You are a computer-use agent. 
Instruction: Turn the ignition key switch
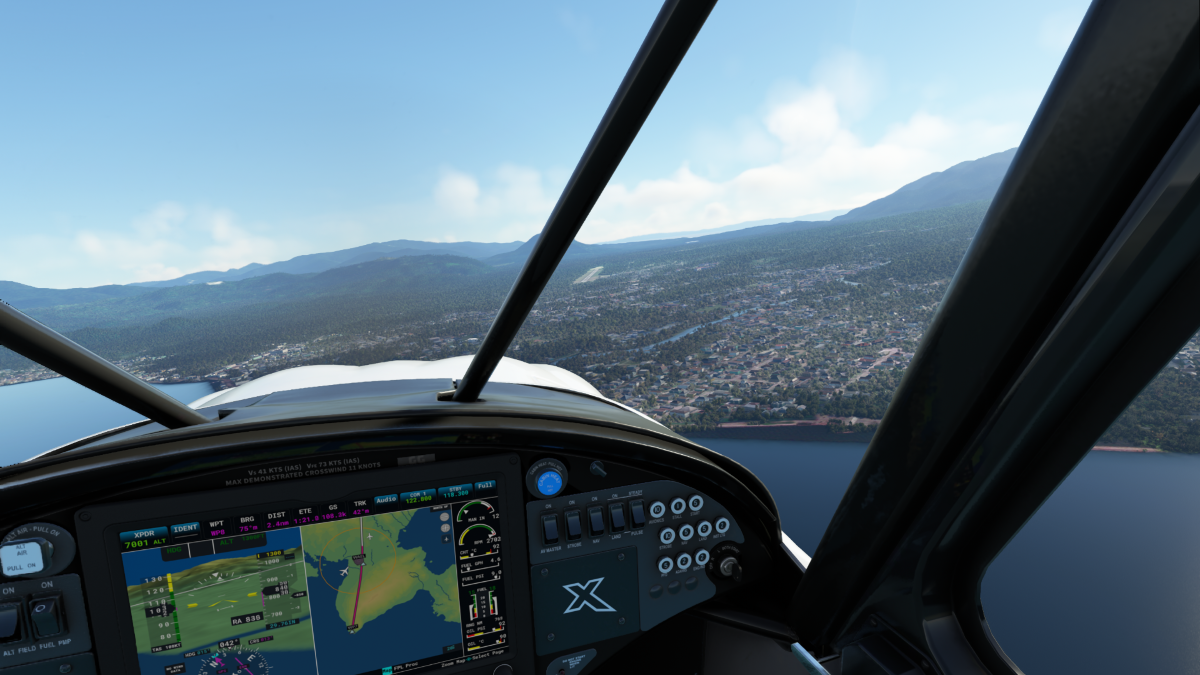coord(730,567)
